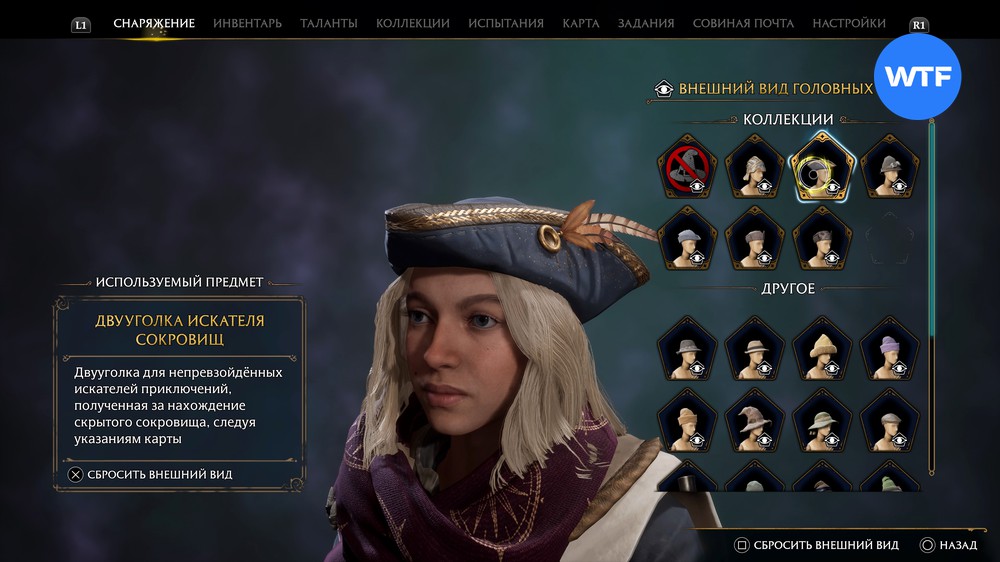The width and height of the screenshot is (1000, 562).
Task: Open the Совиная почта tab
Action: (743, 23)
